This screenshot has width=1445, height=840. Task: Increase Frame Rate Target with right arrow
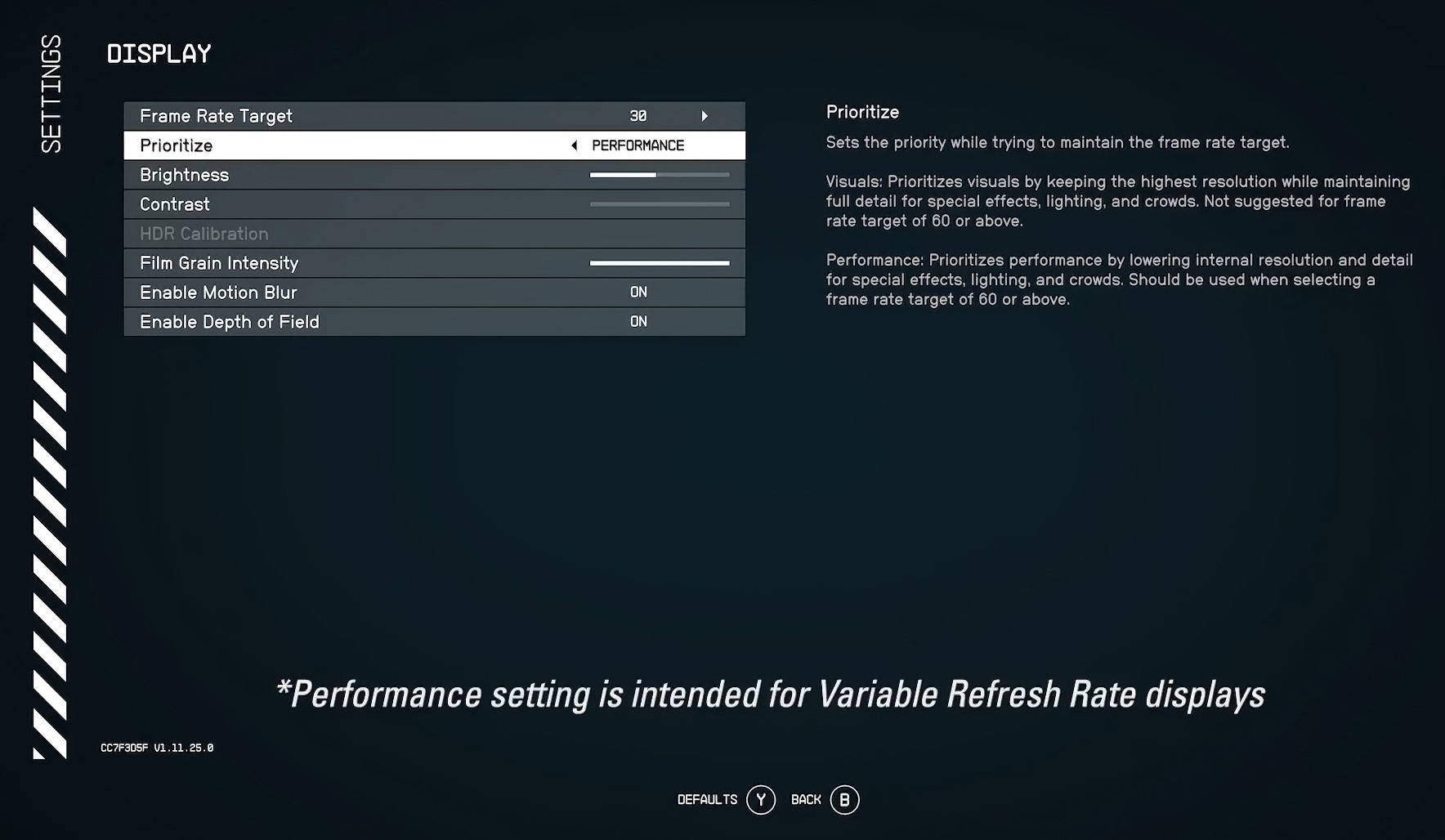pos(705,116)
